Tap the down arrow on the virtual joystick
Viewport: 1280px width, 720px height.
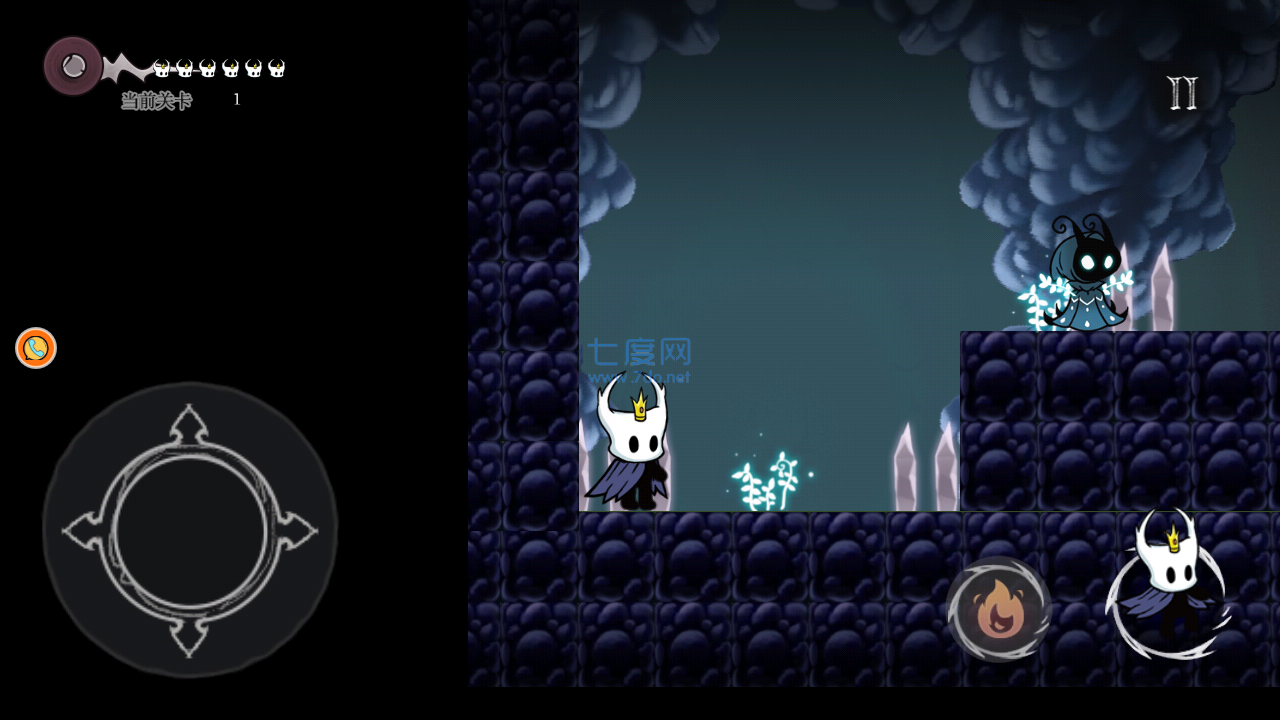pos(189,637)
